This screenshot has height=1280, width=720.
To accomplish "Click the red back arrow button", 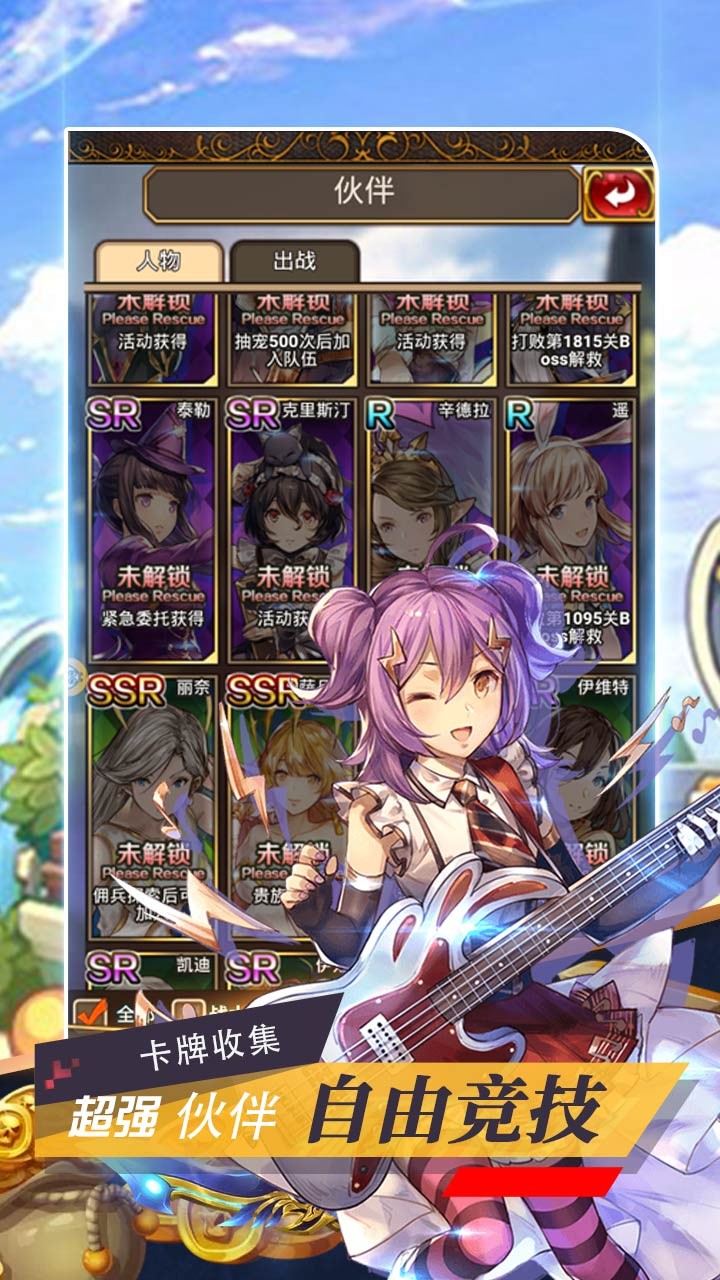I will (x=617, y=195).
